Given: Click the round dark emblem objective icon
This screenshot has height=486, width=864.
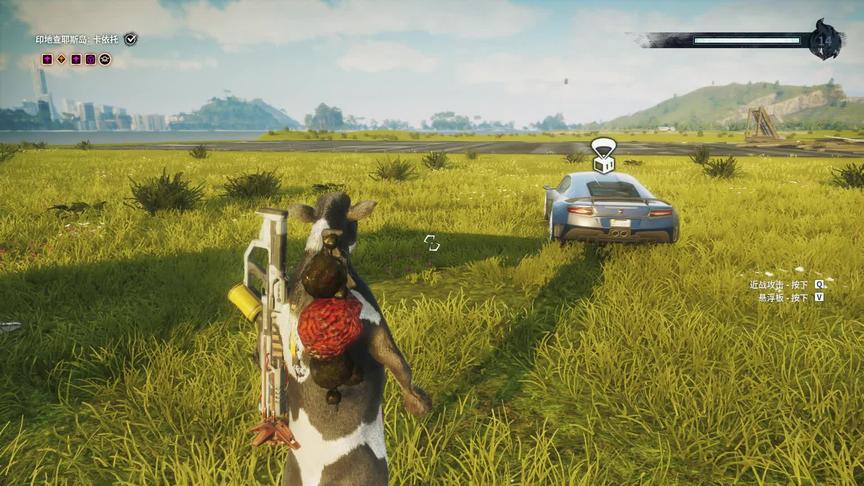Looking at the screenshot, I should coord(105,59).
